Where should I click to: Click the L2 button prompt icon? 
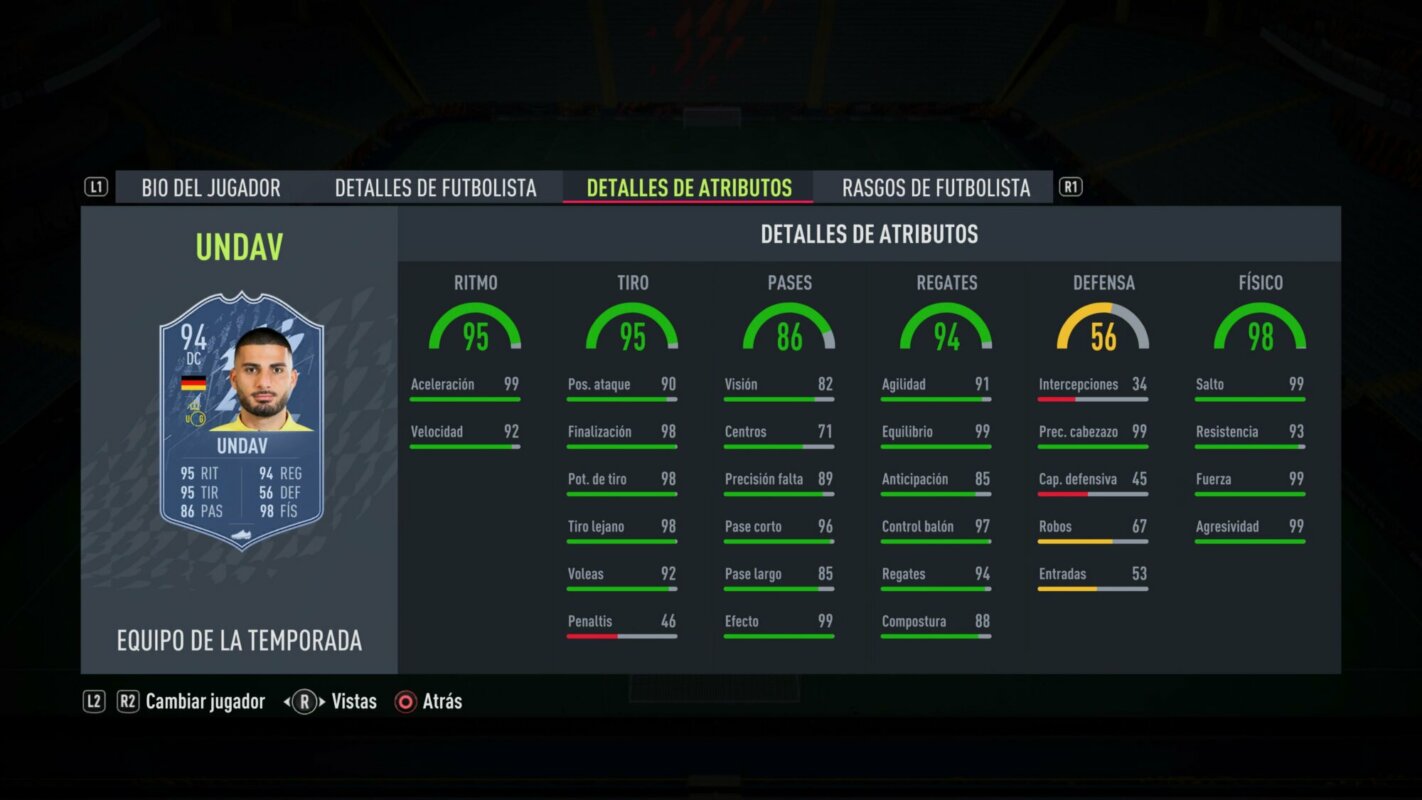pos(93,701)
